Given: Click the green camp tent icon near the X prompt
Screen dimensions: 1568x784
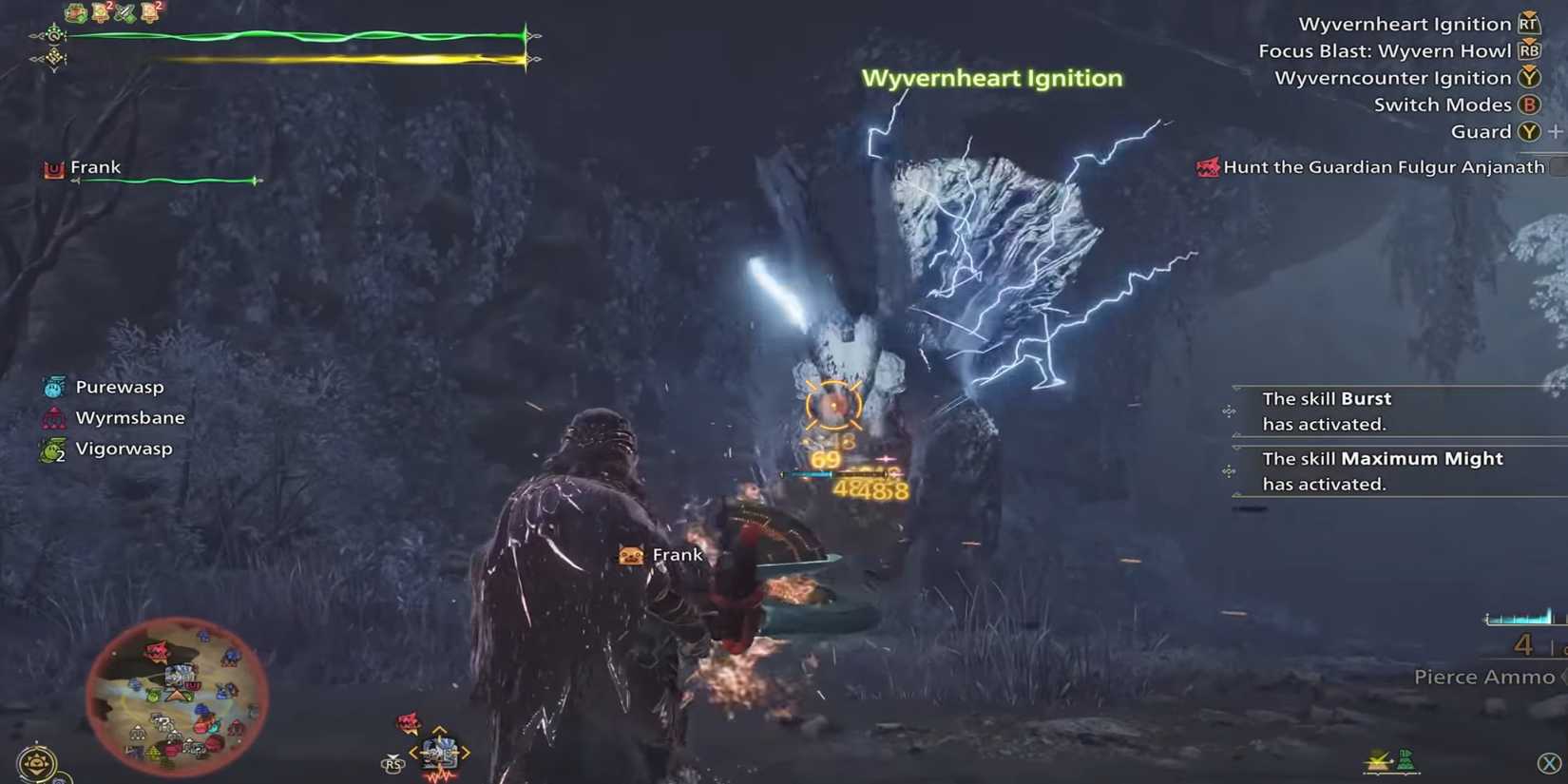Looking at the screenshot, I should [x=1406, y=759].
